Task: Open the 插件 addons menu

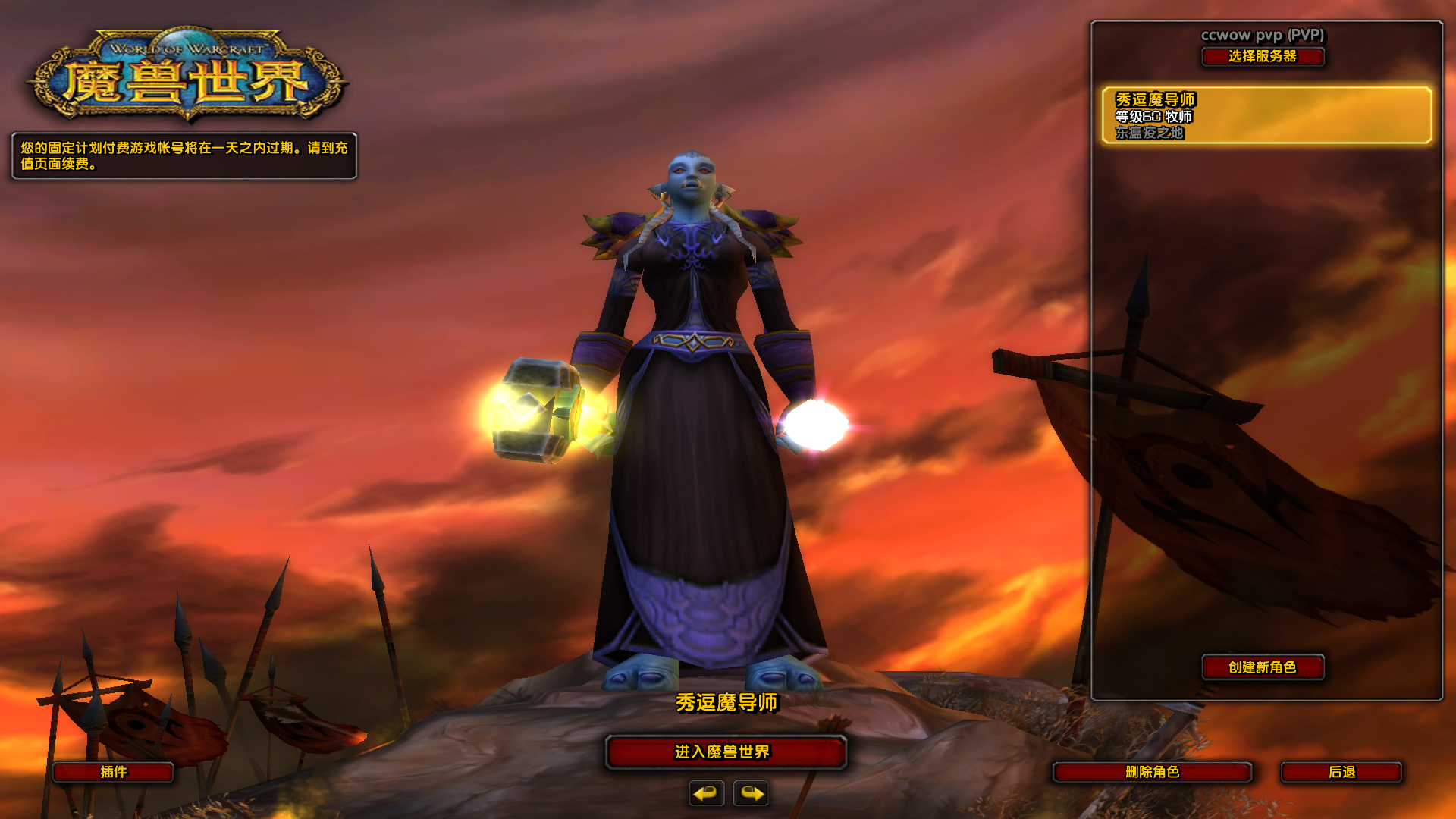Action: (114, 772)
